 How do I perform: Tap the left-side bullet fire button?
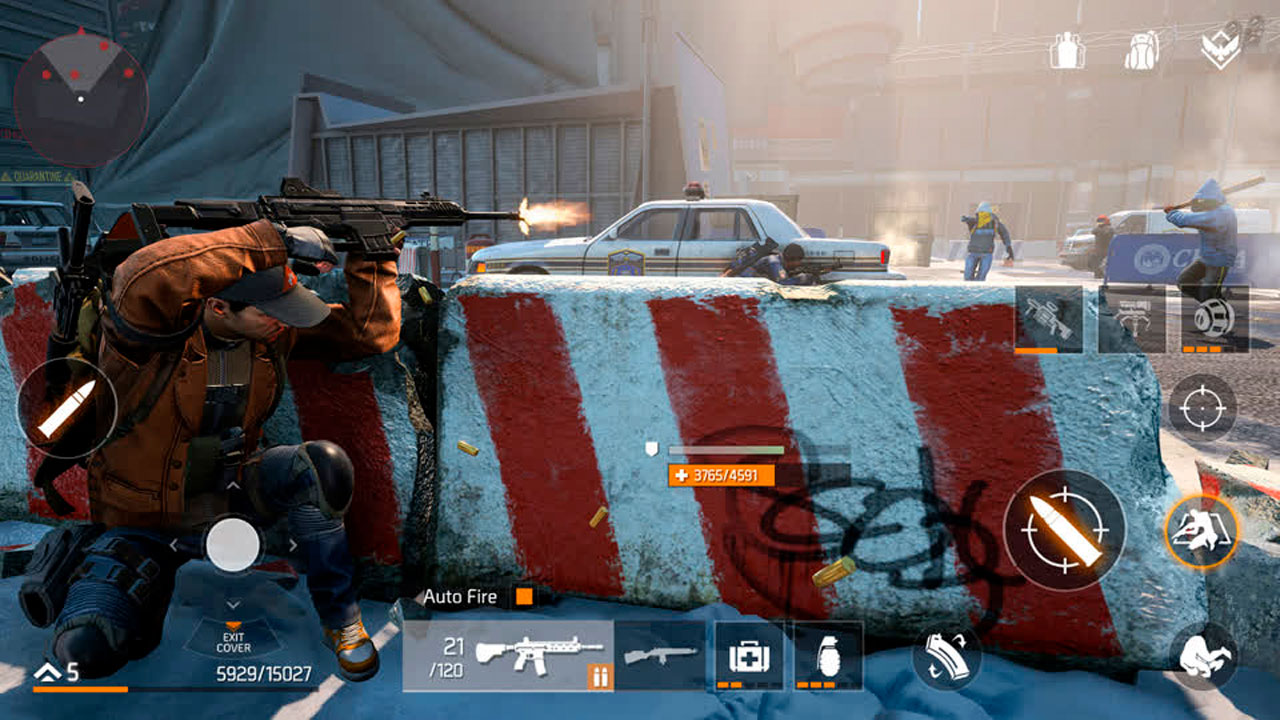coord(67,407)
